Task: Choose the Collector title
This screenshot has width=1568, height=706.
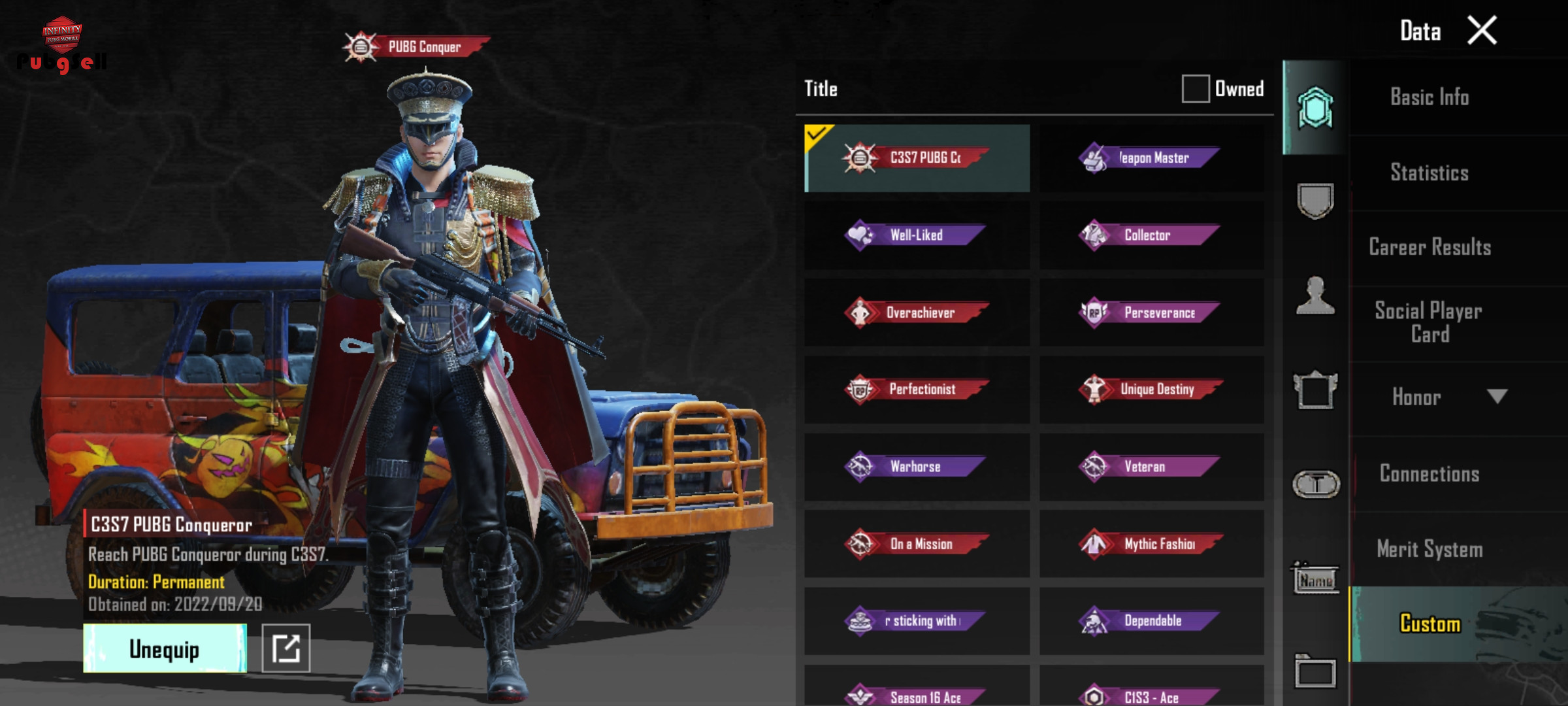Action: pyautogui.click(x=1151, y=235)
